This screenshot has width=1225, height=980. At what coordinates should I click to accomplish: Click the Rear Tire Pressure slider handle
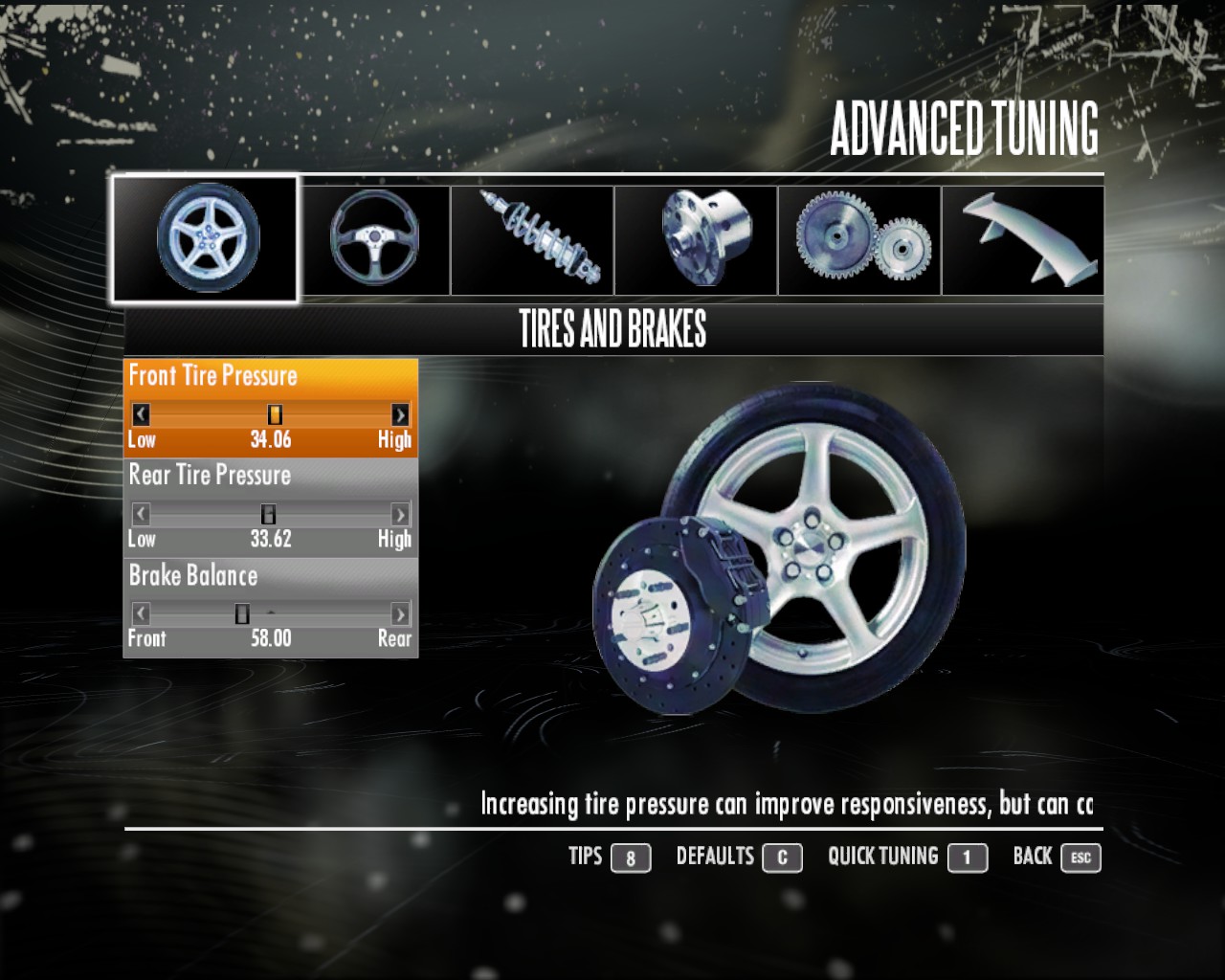[x=269, y=514]
